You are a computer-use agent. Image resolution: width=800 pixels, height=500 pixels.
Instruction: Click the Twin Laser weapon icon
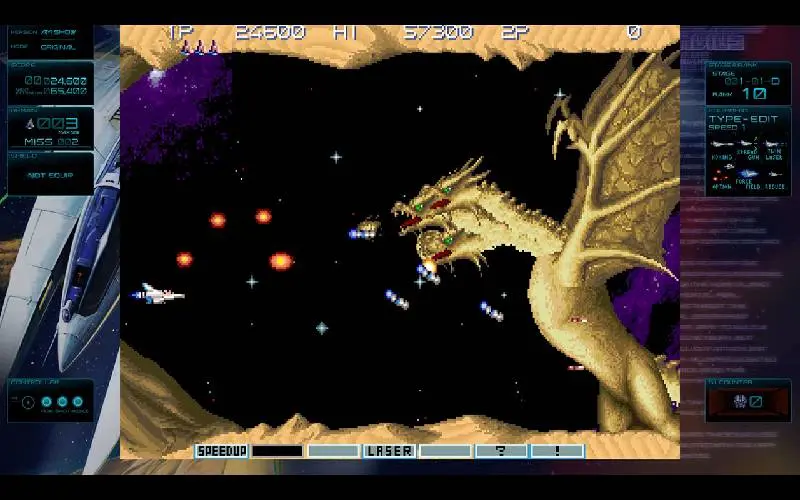point(774,145)
